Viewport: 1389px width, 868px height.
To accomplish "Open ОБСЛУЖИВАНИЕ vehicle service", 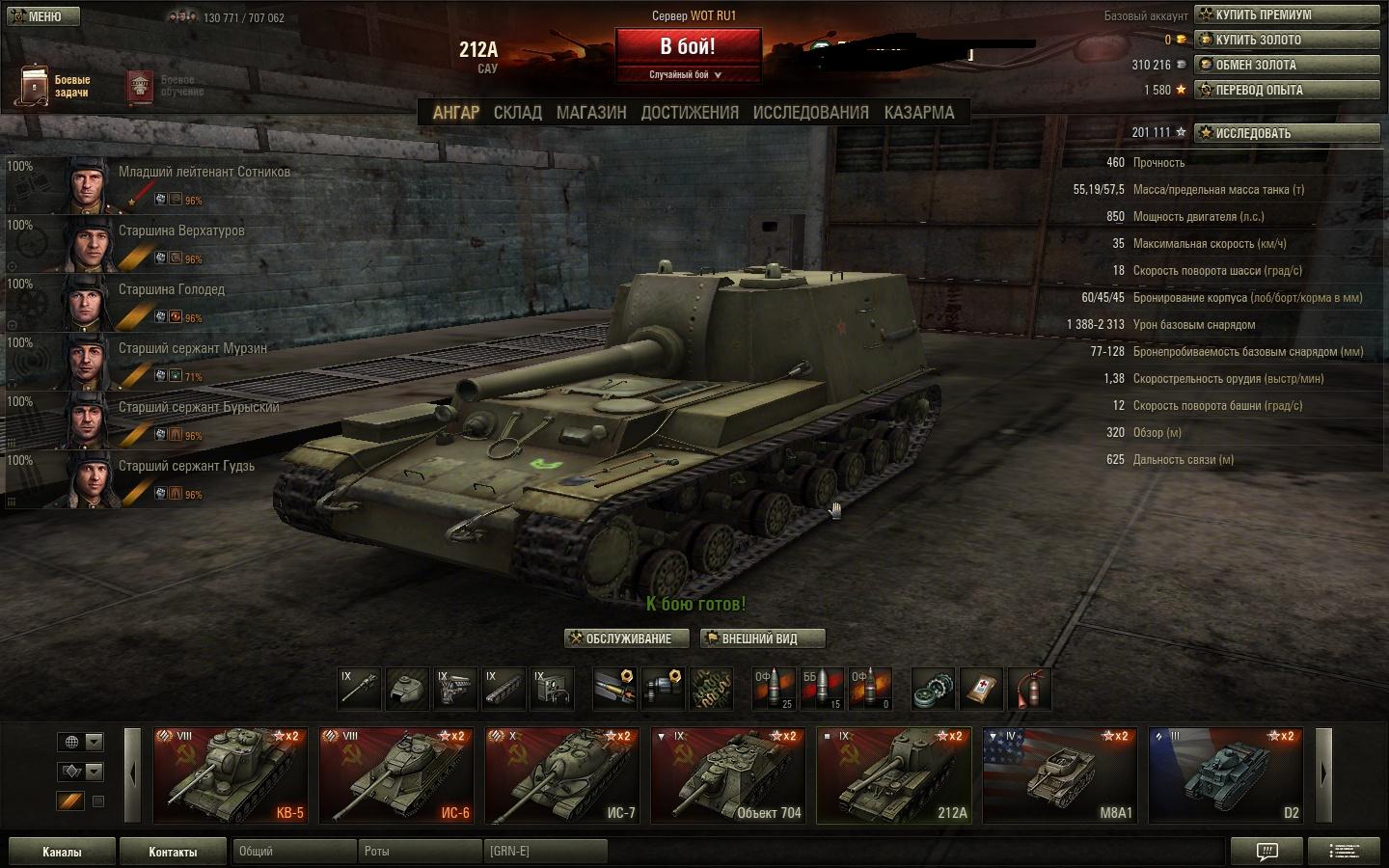I will point(628,638).
